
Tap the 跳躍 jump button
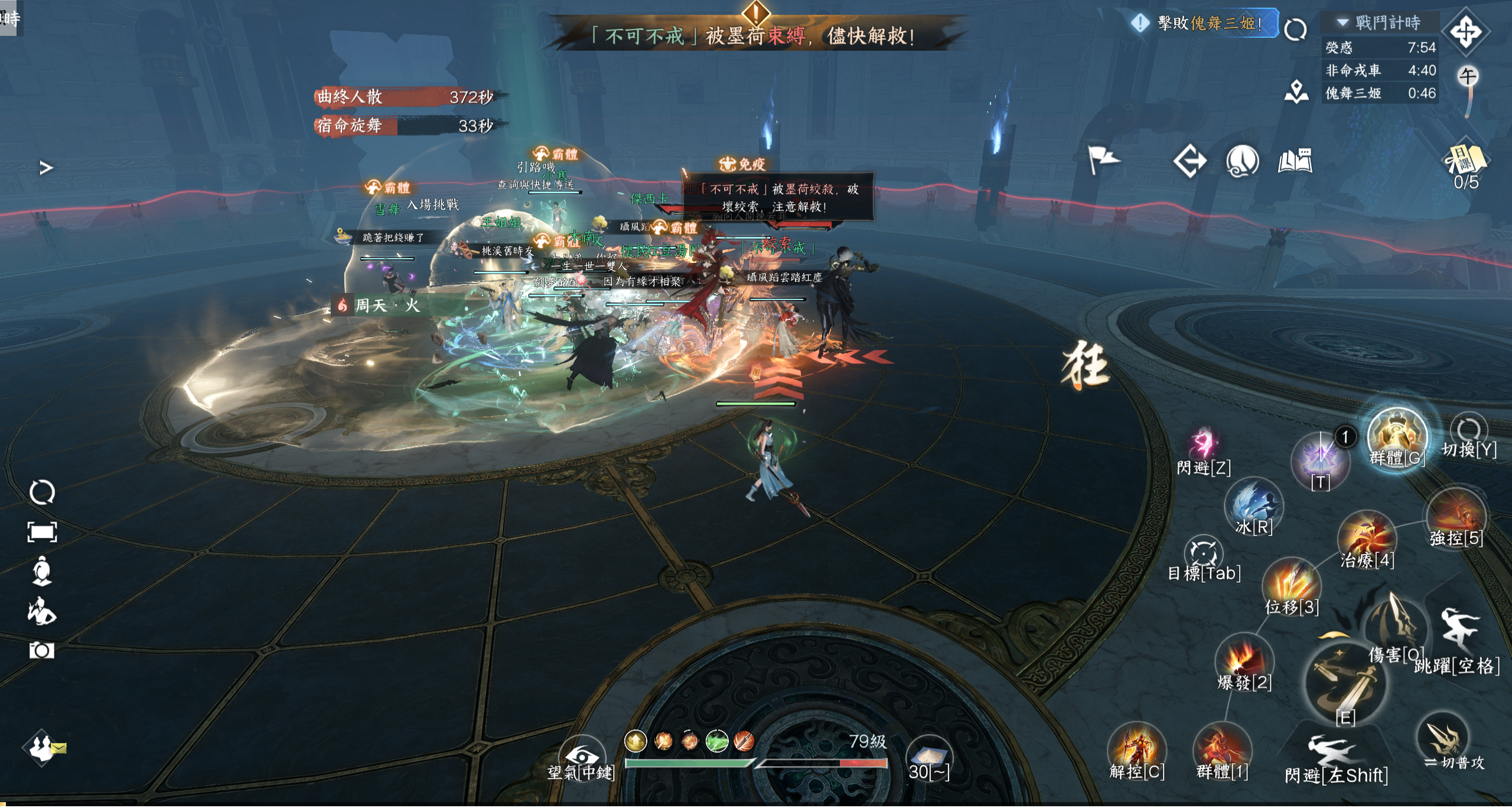tap(1458, 633)
